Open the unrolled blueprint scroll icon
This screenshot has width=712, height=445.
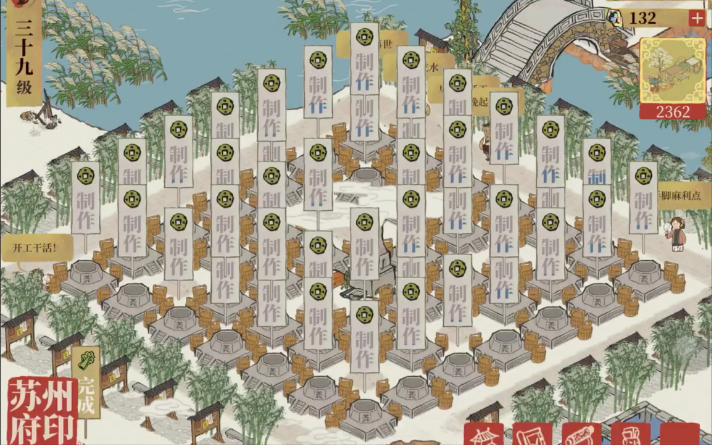click(x=531, y=433)
